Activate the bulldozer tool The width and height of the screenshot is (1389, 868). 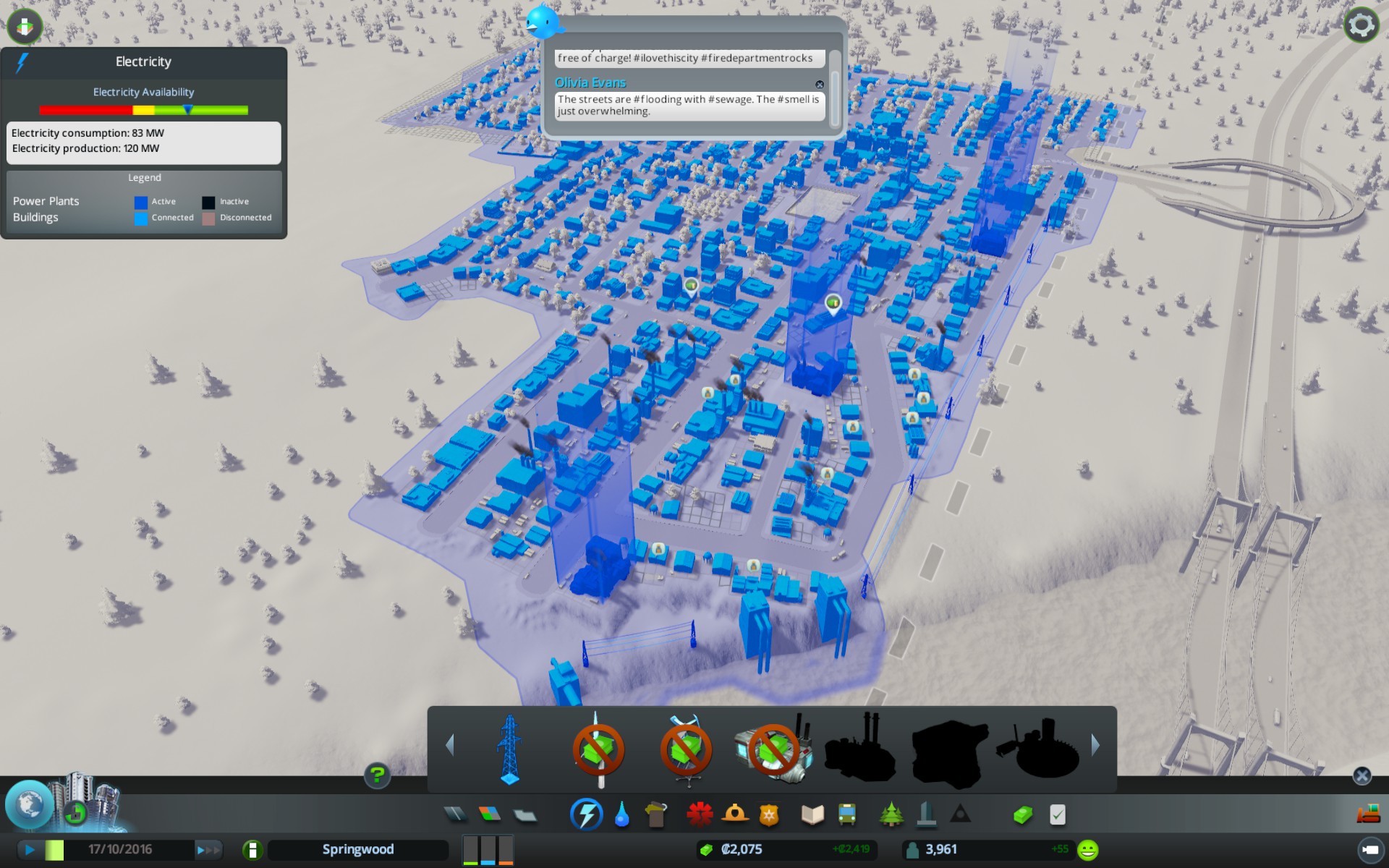click(x=1368, y=814)
